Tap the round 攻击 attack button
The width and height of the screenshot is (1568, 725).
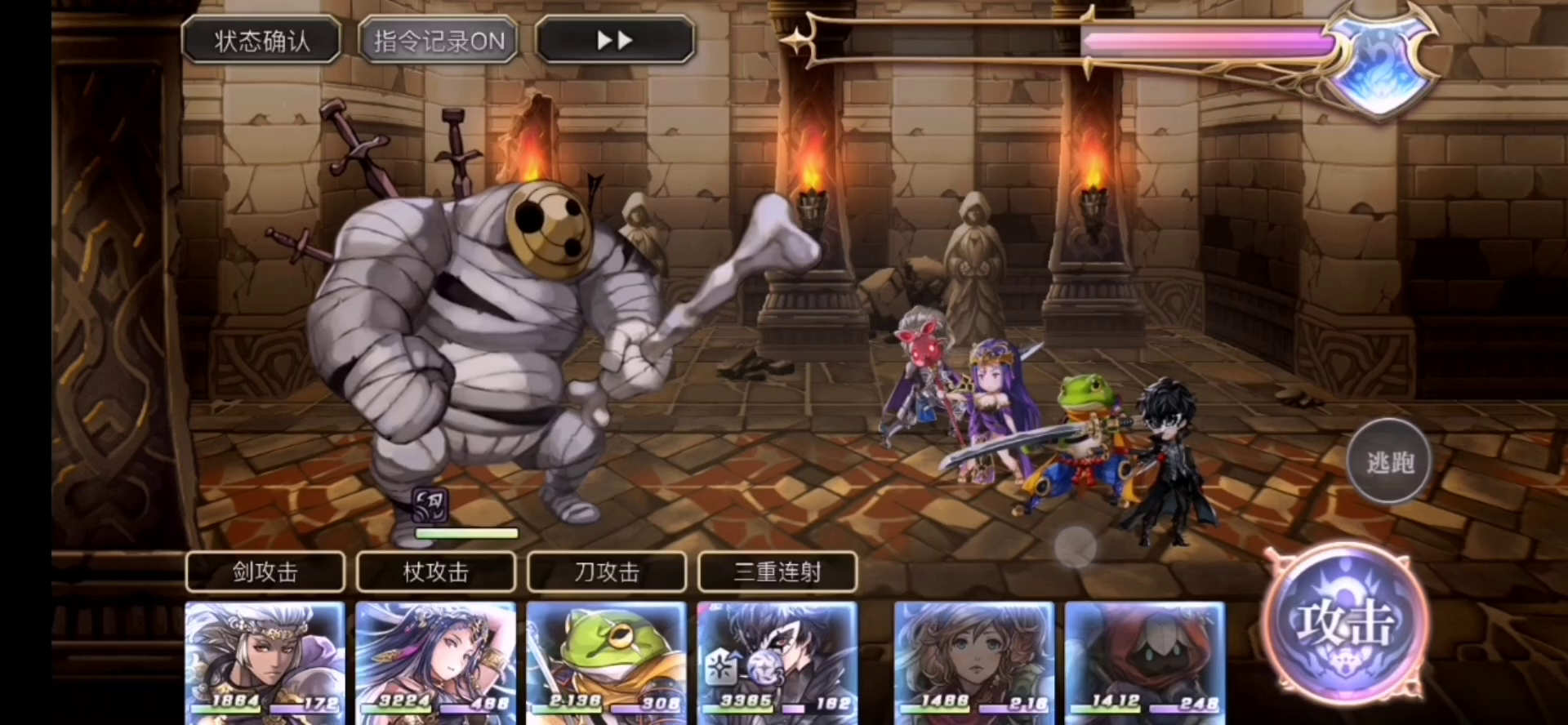1345,624
